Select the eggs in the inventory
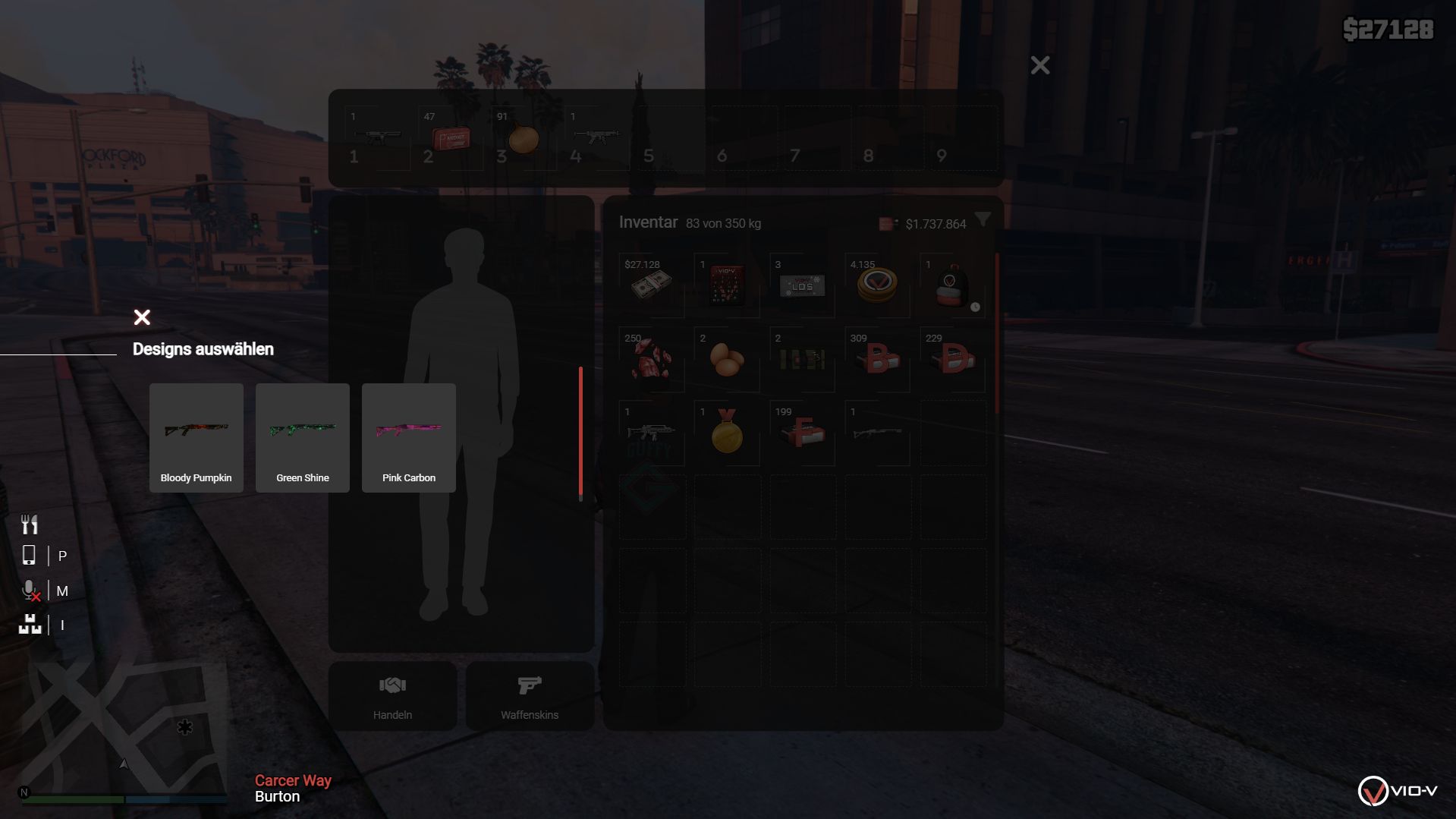The height and width of the screenshot is (819, 1456). pos(726,359)
